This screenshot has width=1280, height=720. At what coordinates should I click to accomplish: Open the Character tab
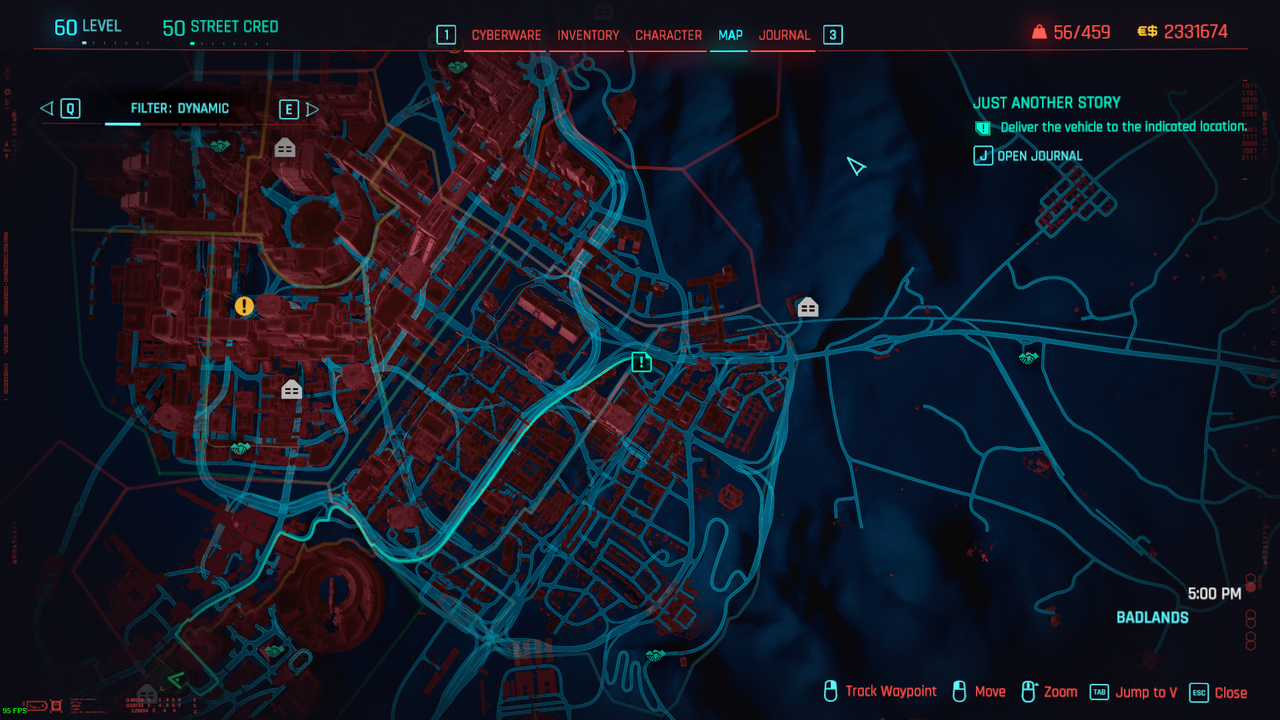(668, 35)
